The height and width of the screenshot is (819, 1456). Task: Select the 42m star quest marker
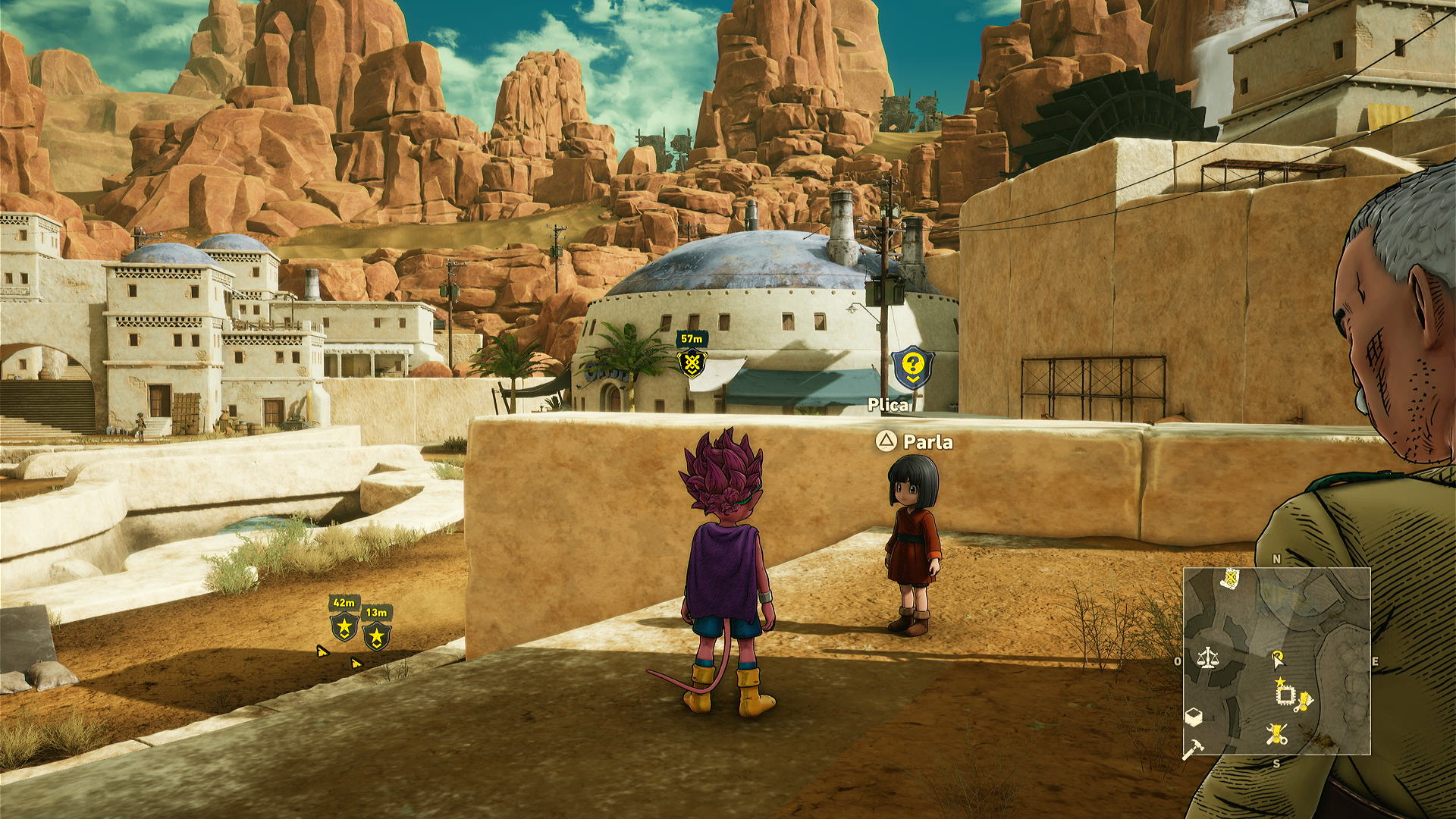point(344,627)
